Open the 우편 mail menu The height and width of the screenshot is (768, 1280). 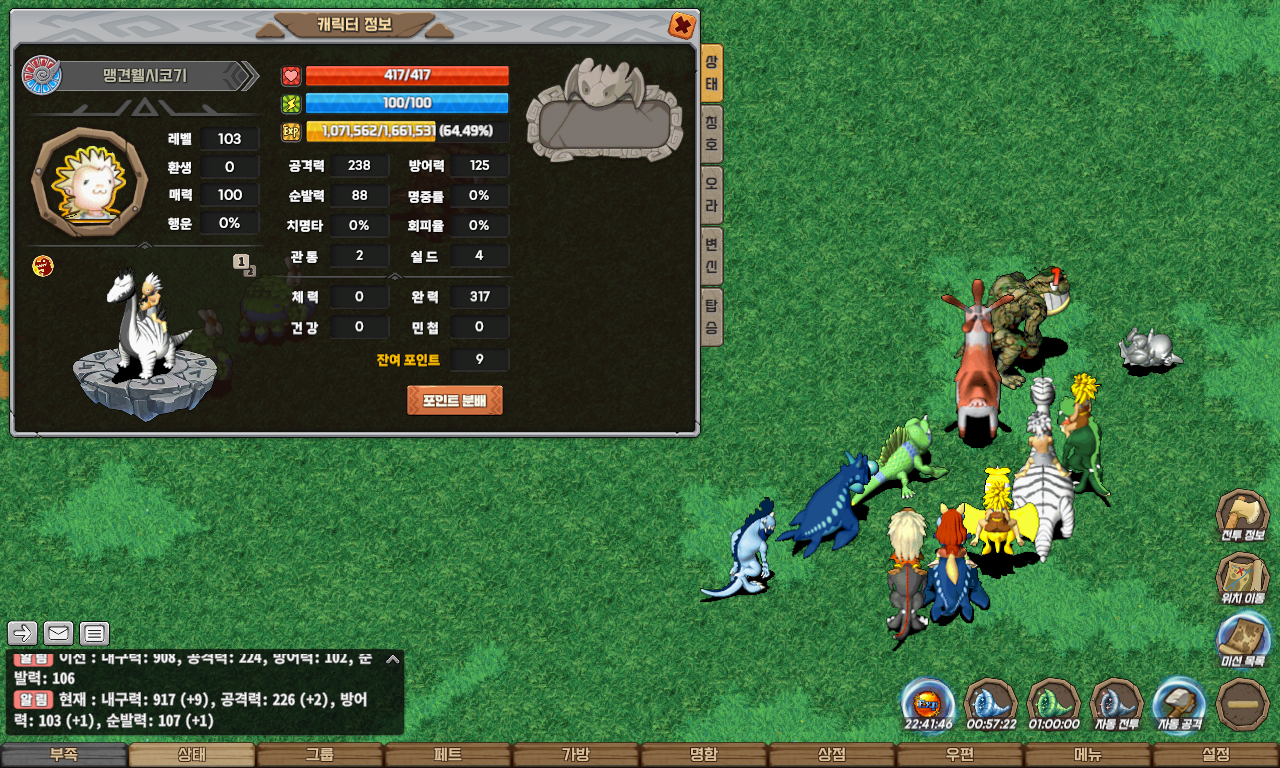point(960,755)
